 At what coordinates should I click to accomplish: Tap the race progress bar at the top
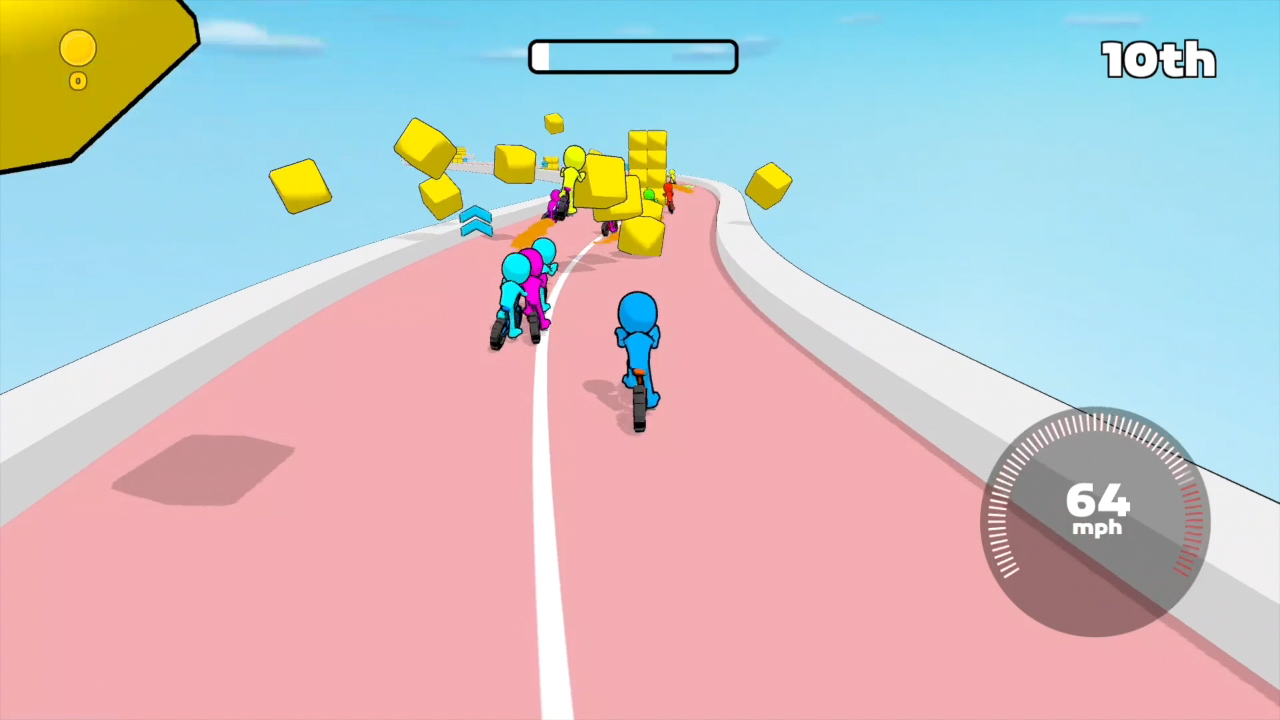coord(632,57)
